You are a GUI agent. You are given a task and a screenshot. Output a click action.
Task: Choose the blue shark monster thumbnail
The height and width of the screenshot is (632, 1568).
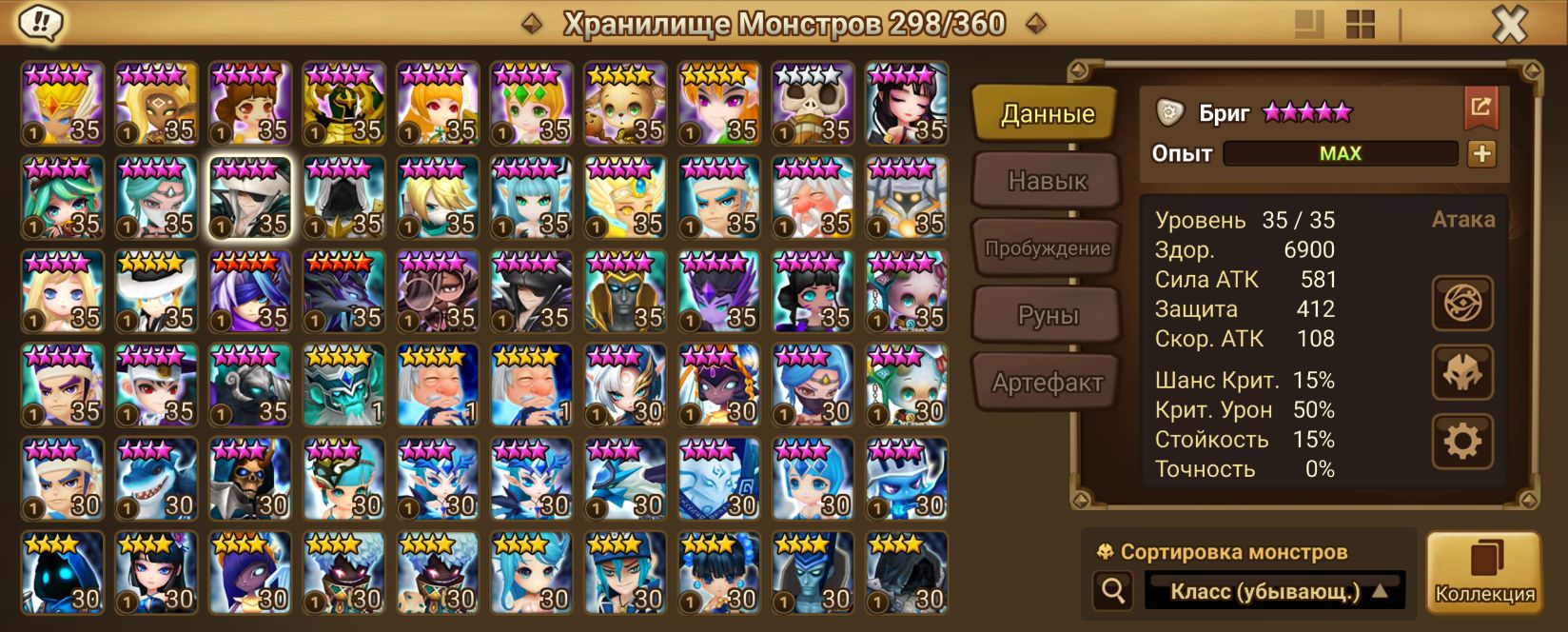(156, 479)
